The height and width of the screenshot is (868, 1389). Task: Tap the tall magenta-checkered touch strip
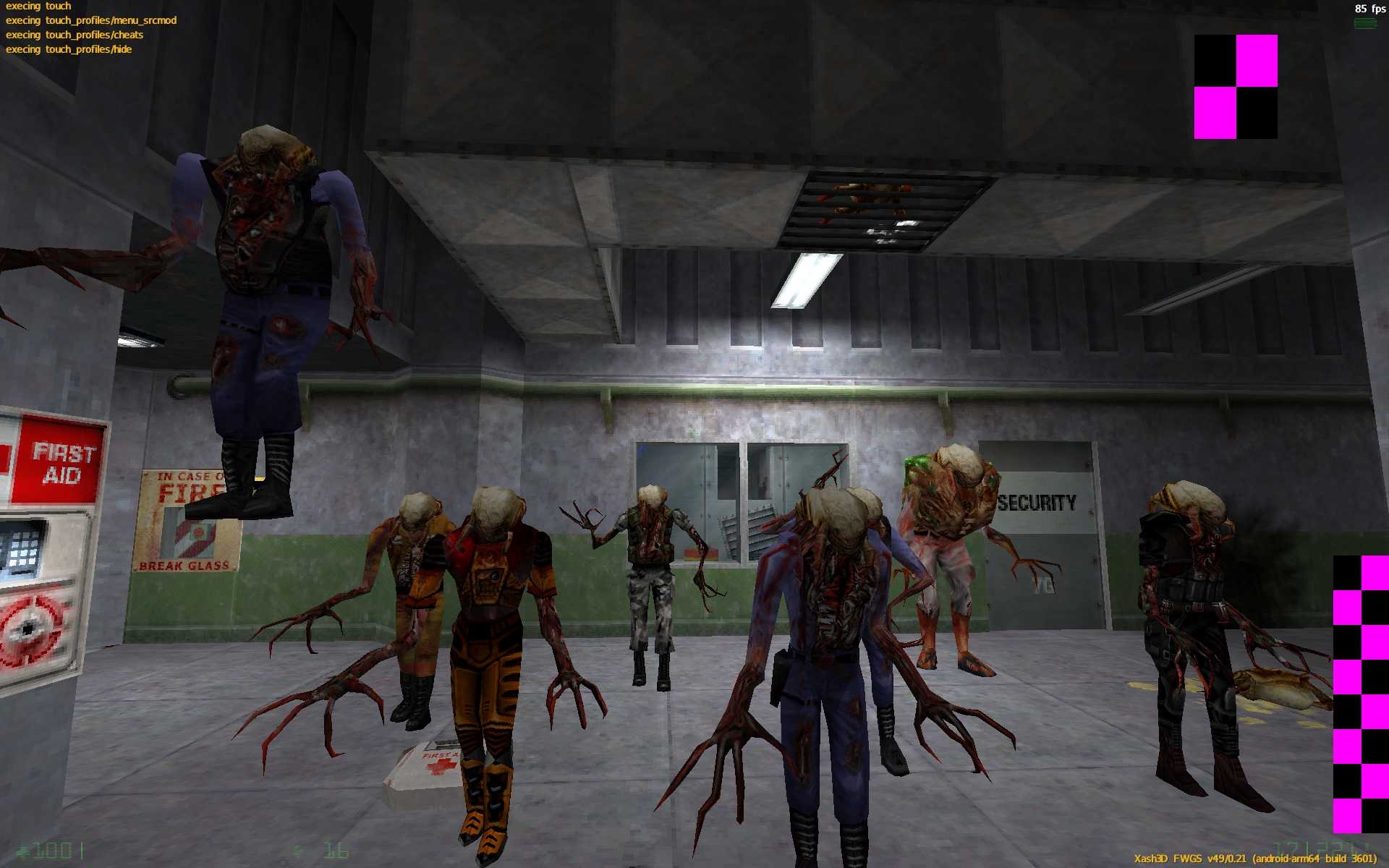(1360, 694)
